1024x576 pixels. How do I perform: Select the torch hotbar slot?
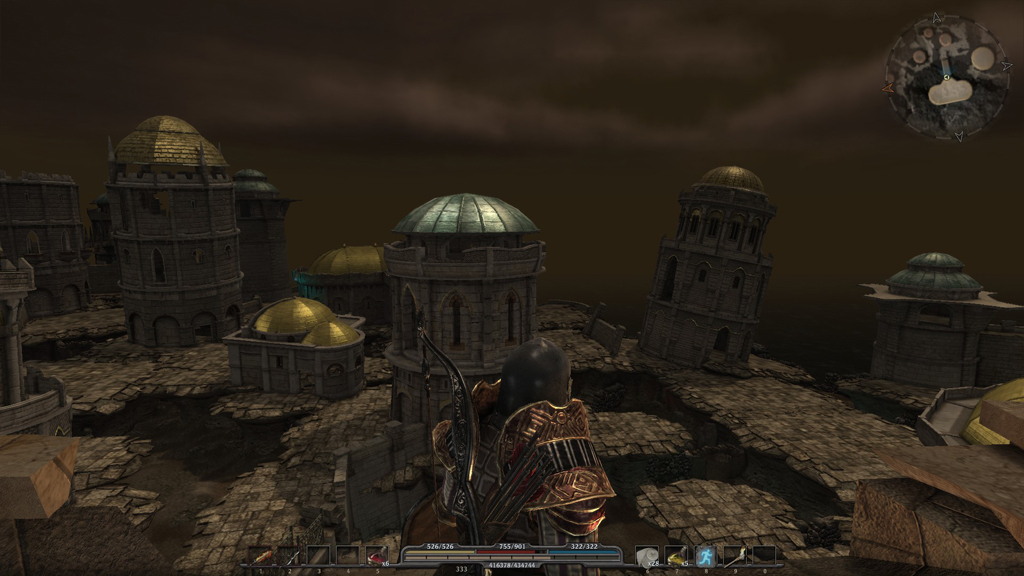(735, 555)
